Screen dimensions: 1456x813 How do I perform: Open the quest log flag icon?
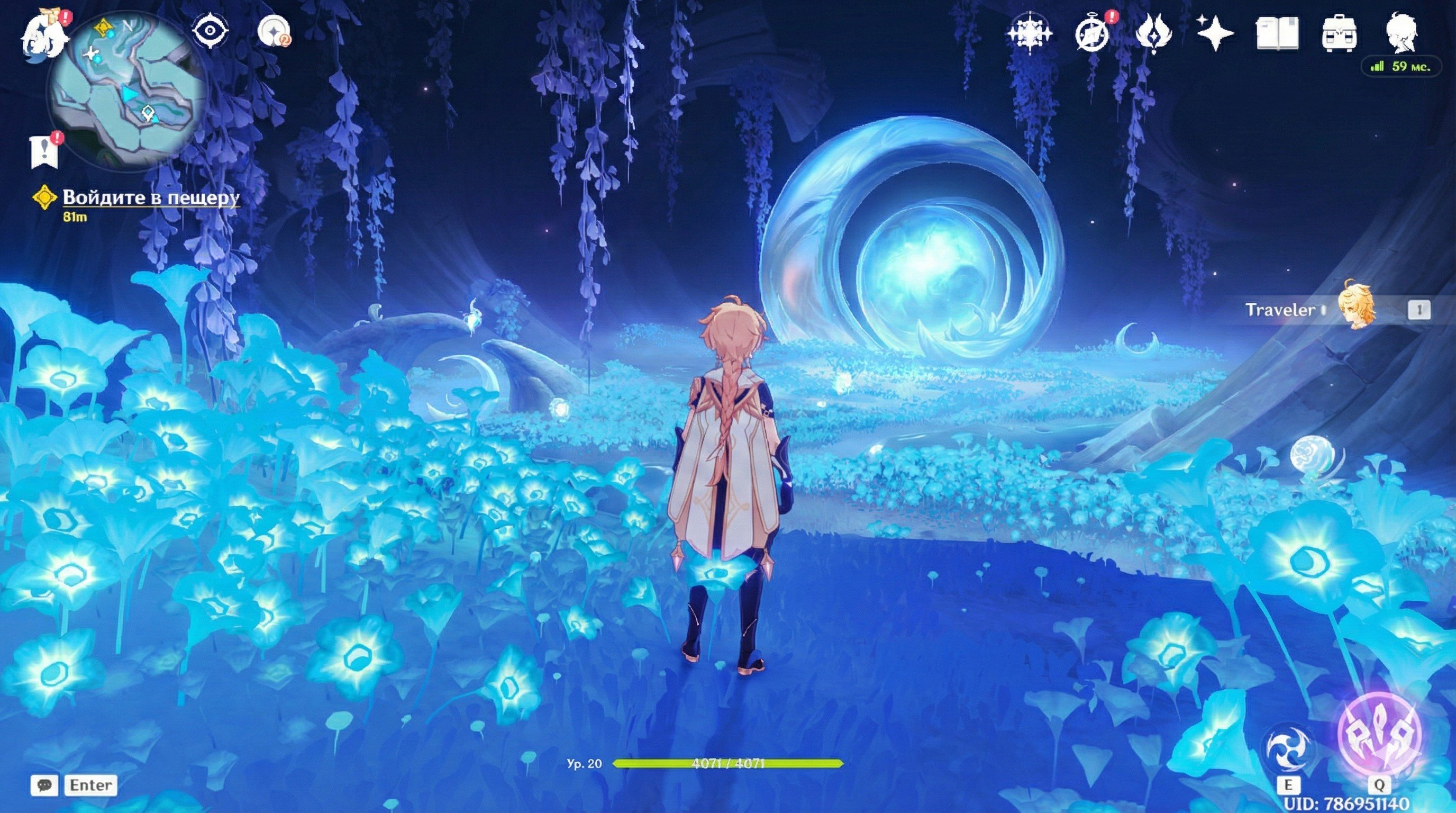pos(44,151)
